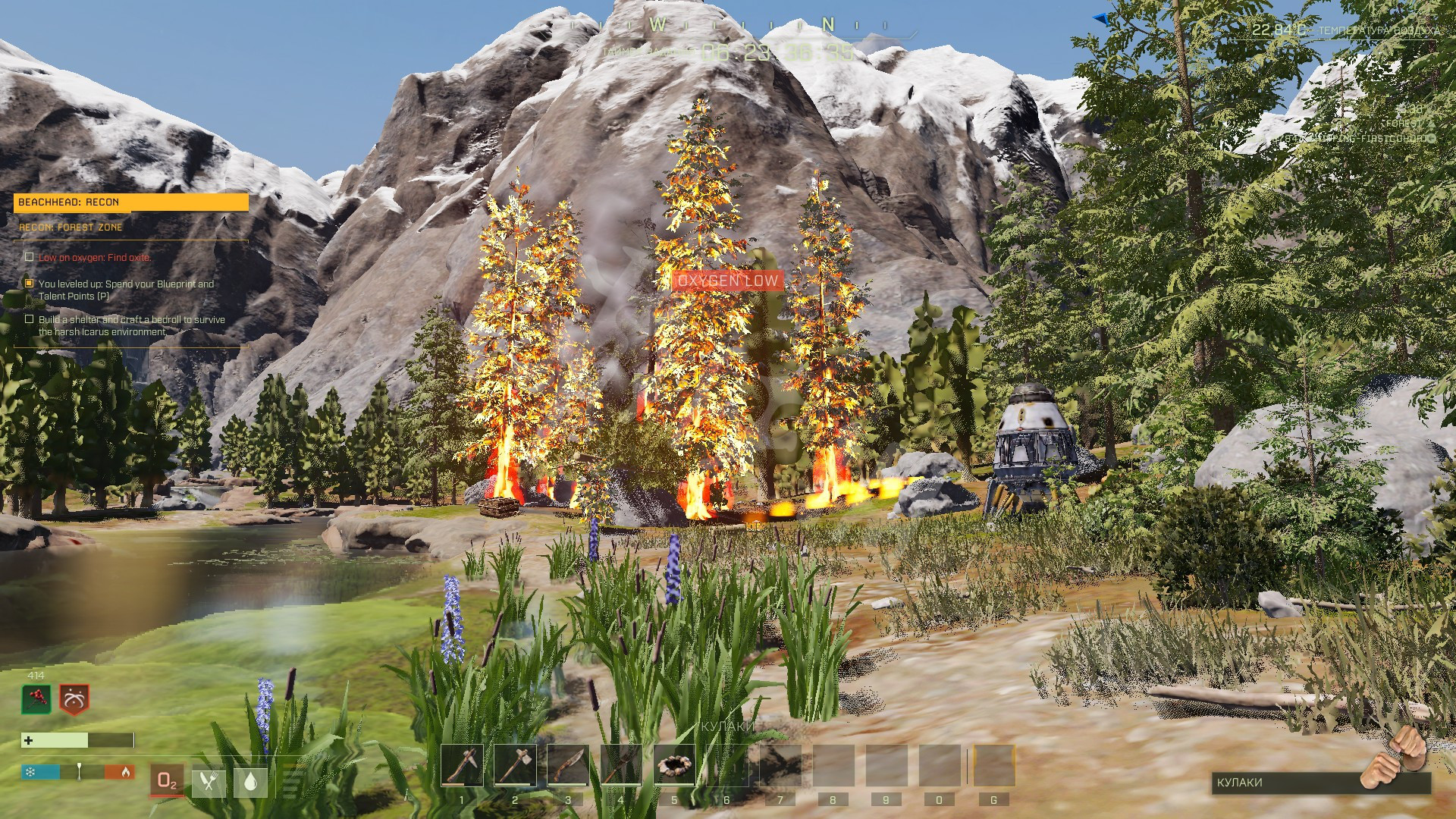The width and height of the screenshot is (1456, 819).
Task: Select the 'You leveled up' talent points objective
Action: tap(126, 290)
